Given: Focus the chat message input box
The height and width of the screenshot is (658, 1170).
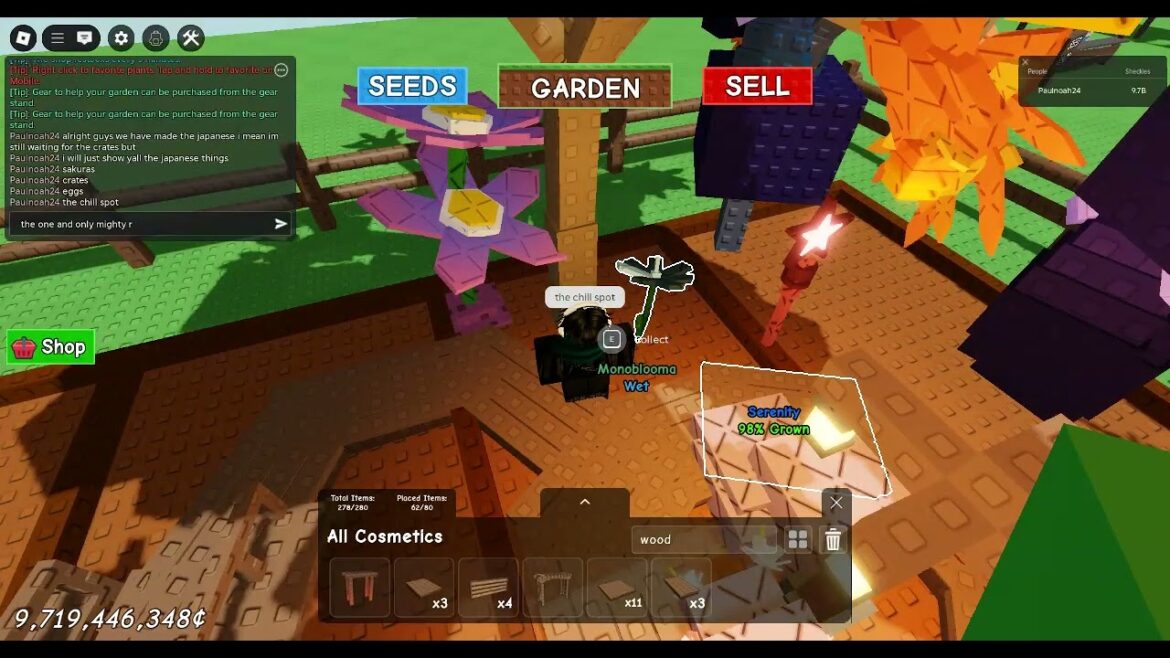Looking at the screenshot, I should click(x=140, y=224).
